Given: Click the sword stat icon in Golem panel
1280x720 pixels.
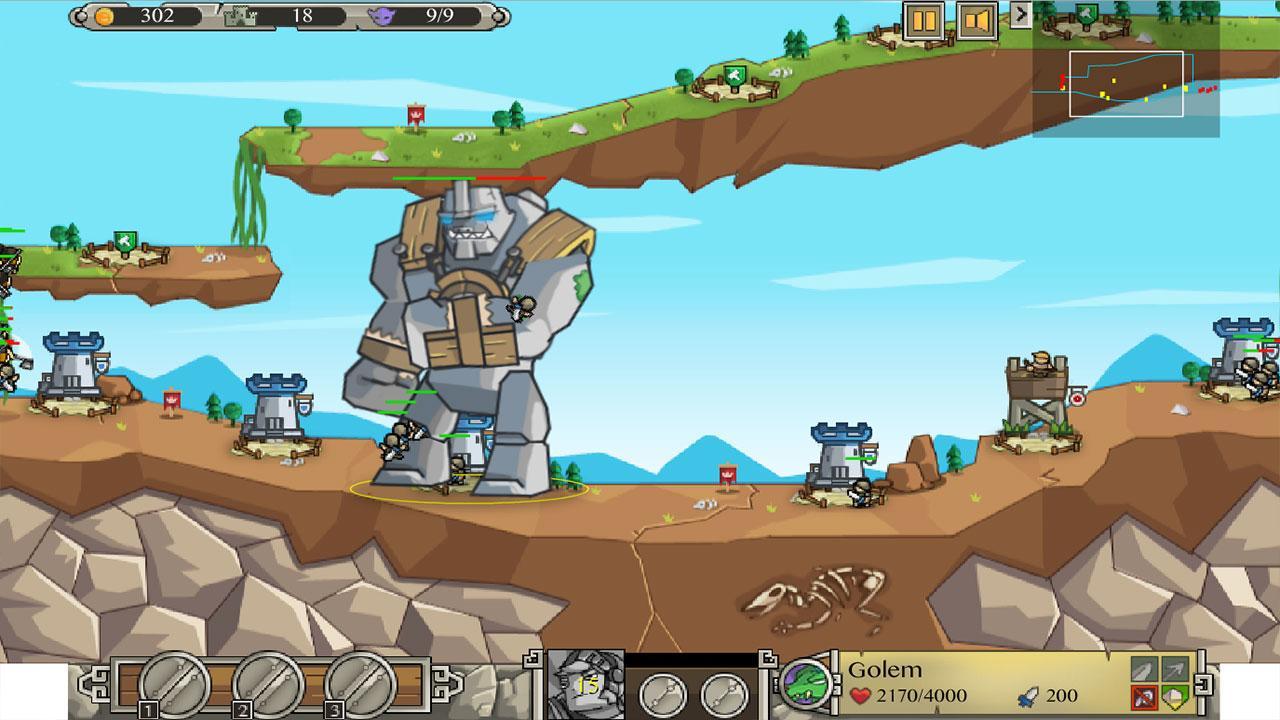Looking at the screenshot, I should pyautogui.click(x=1141, y=671).
